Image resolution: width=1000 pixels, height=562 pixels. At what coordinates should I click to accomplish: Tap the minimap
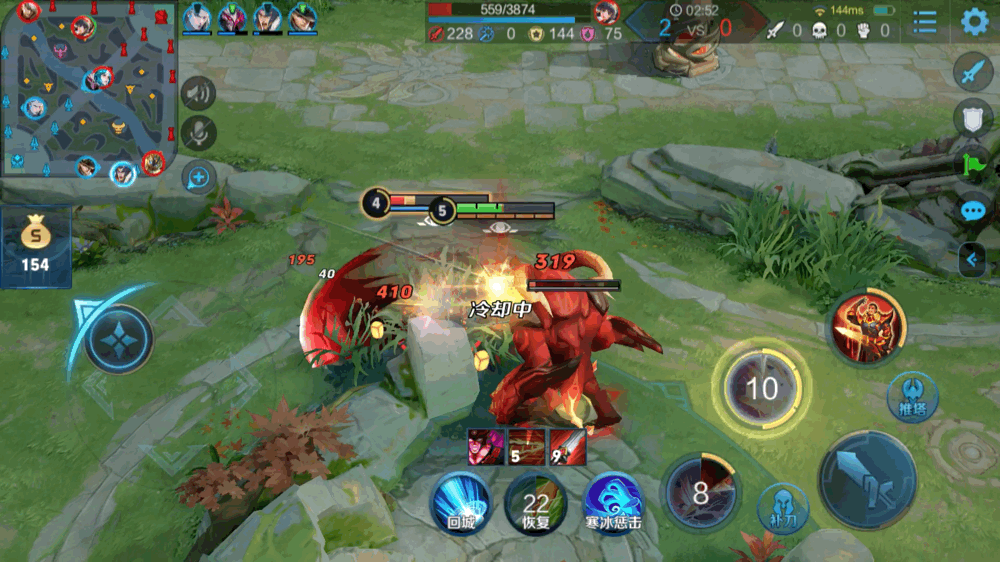pyautogui.click(x=89, y=89)
